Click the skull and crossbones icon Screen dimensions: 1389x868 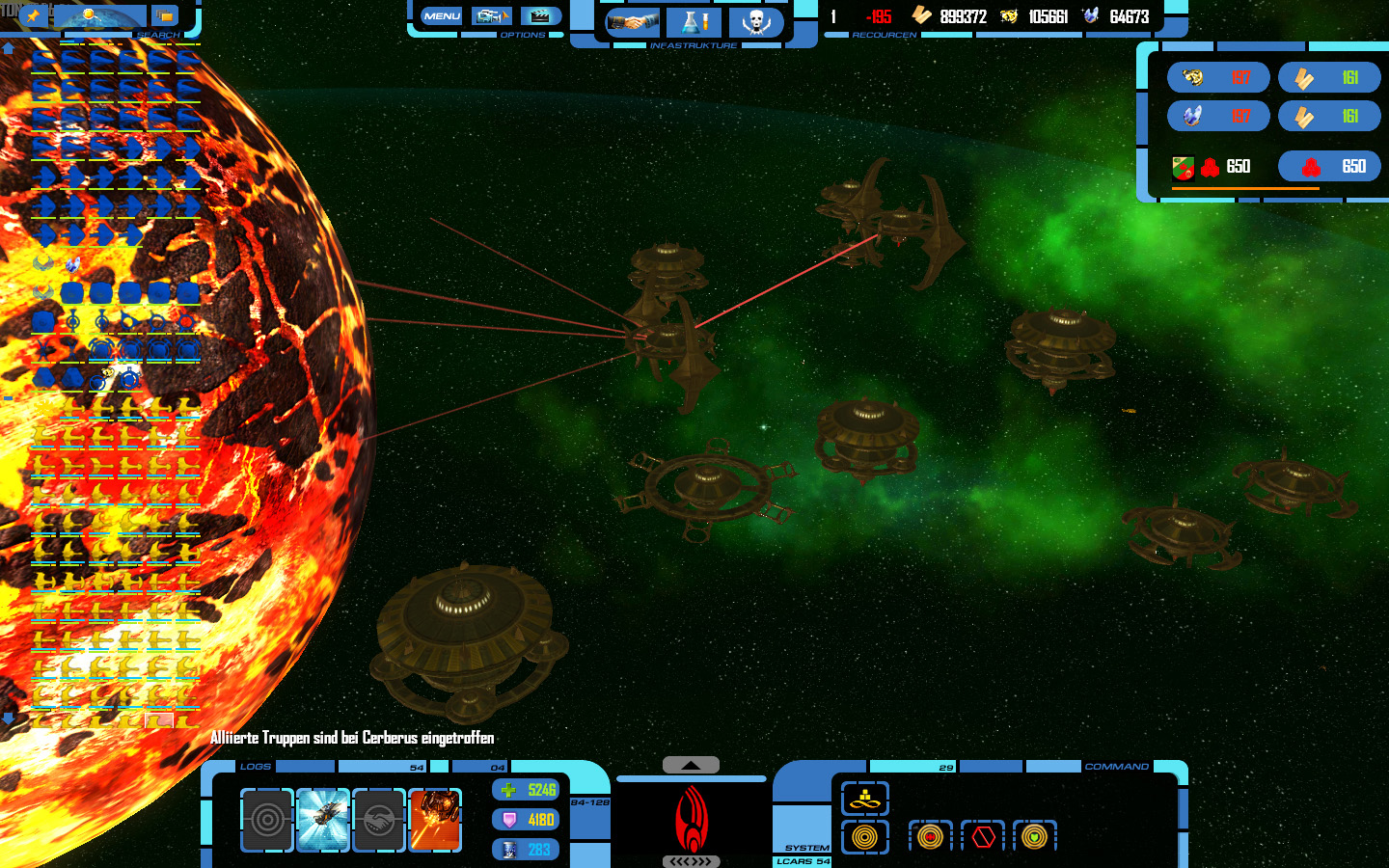(x=756, y=22)
